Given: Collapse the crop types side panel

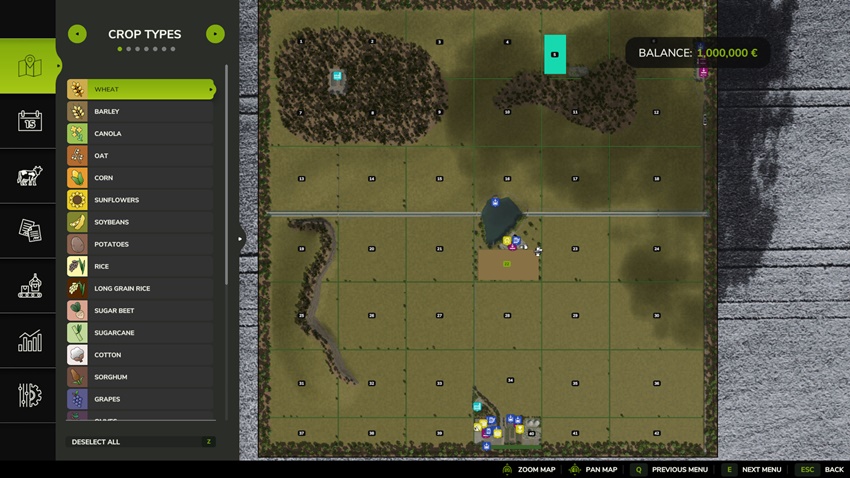Looking at the screenshot, I should (240, 239).
